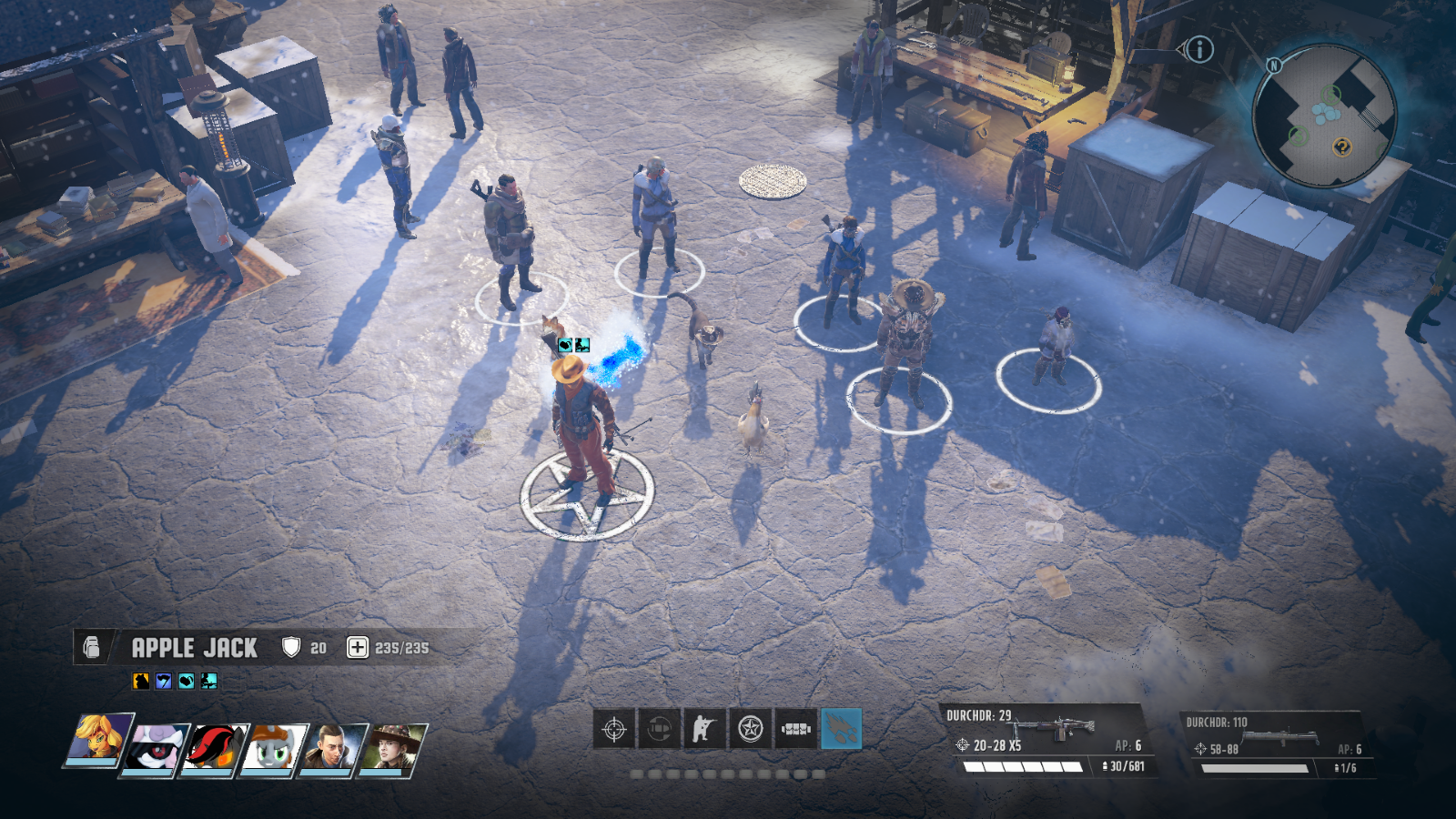The width and height of the screenshot is (1456, 819).
Task: Activate the star badge ability
Action: (750, 729)
